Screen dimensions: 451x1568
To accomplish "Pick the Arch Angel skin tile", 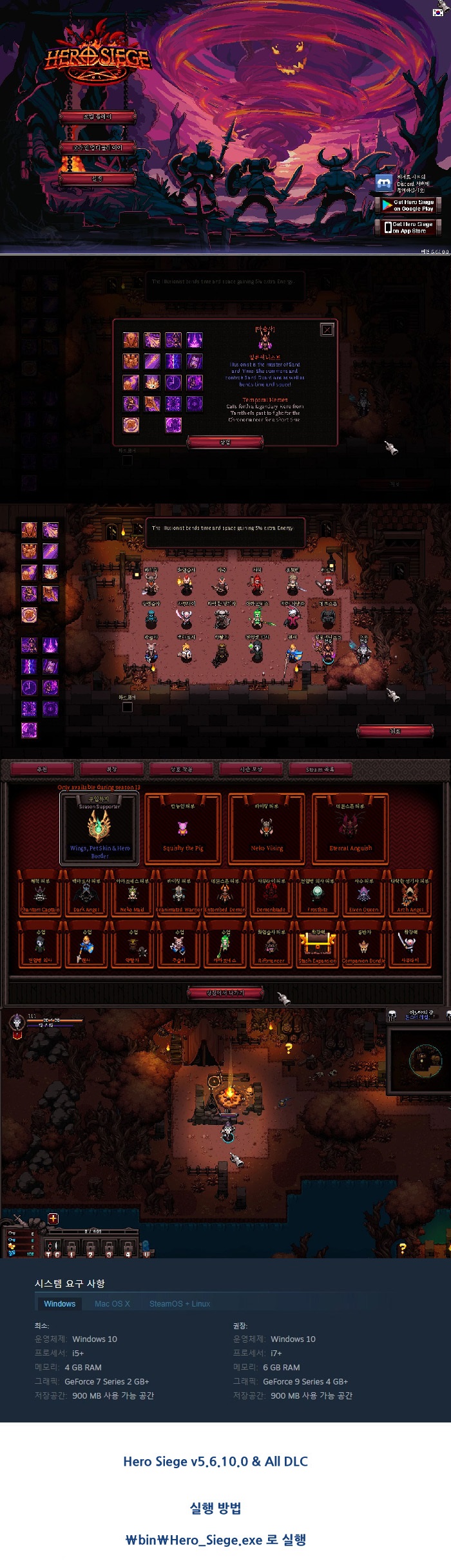I will 410,896.
